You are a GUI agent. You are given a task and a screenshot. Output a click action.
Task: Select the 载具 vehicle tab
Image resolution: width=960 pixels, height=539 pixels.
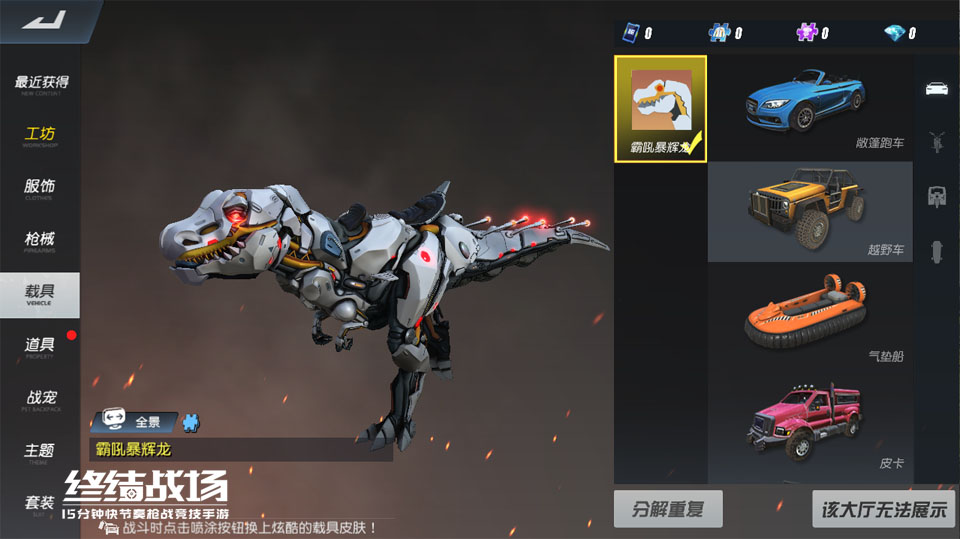41,294
